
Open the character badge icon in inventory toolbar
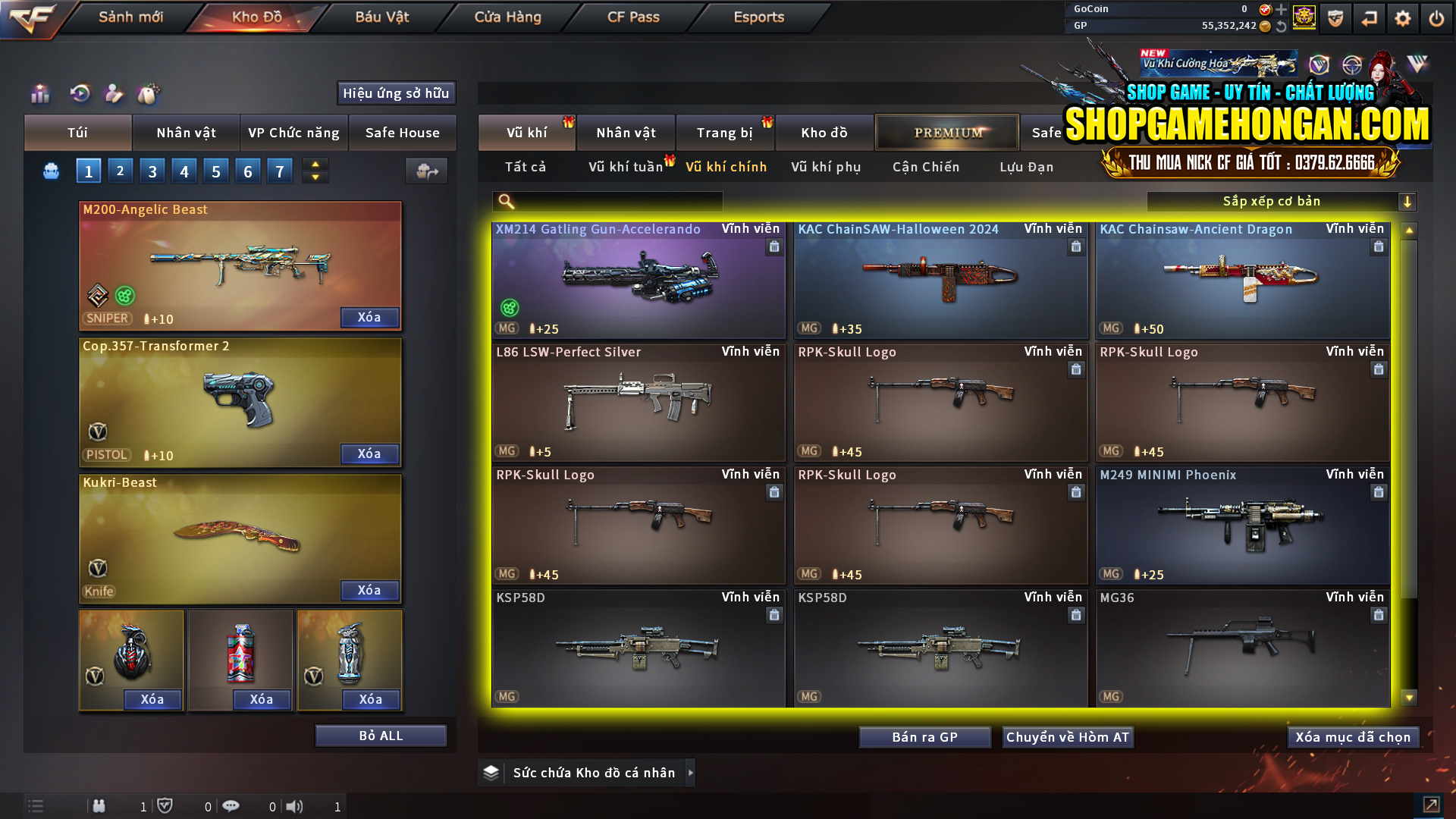click(114, 93)
